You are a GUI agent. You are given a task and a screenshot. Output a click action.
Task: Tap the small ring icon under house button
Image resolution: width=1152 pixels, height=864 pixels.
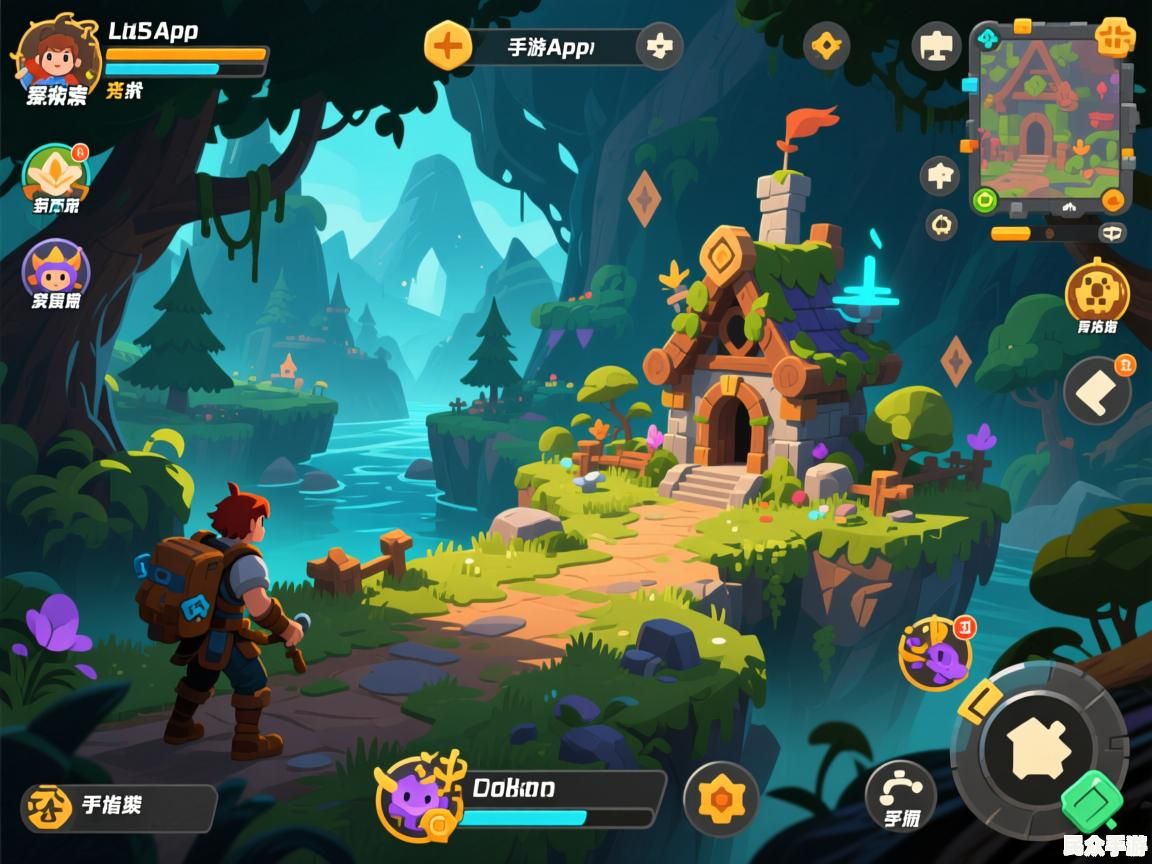coord(941,225)
